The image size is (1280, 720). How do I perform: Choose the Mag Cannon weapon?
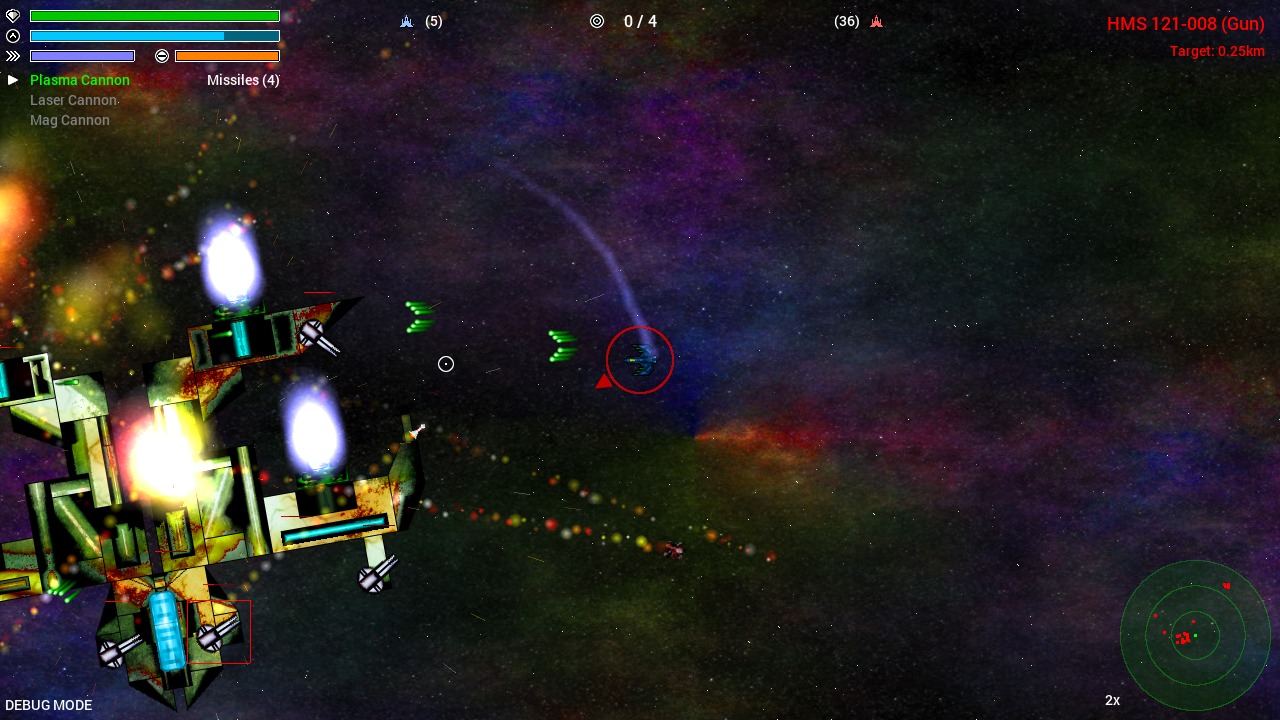(x=70, y=120)
